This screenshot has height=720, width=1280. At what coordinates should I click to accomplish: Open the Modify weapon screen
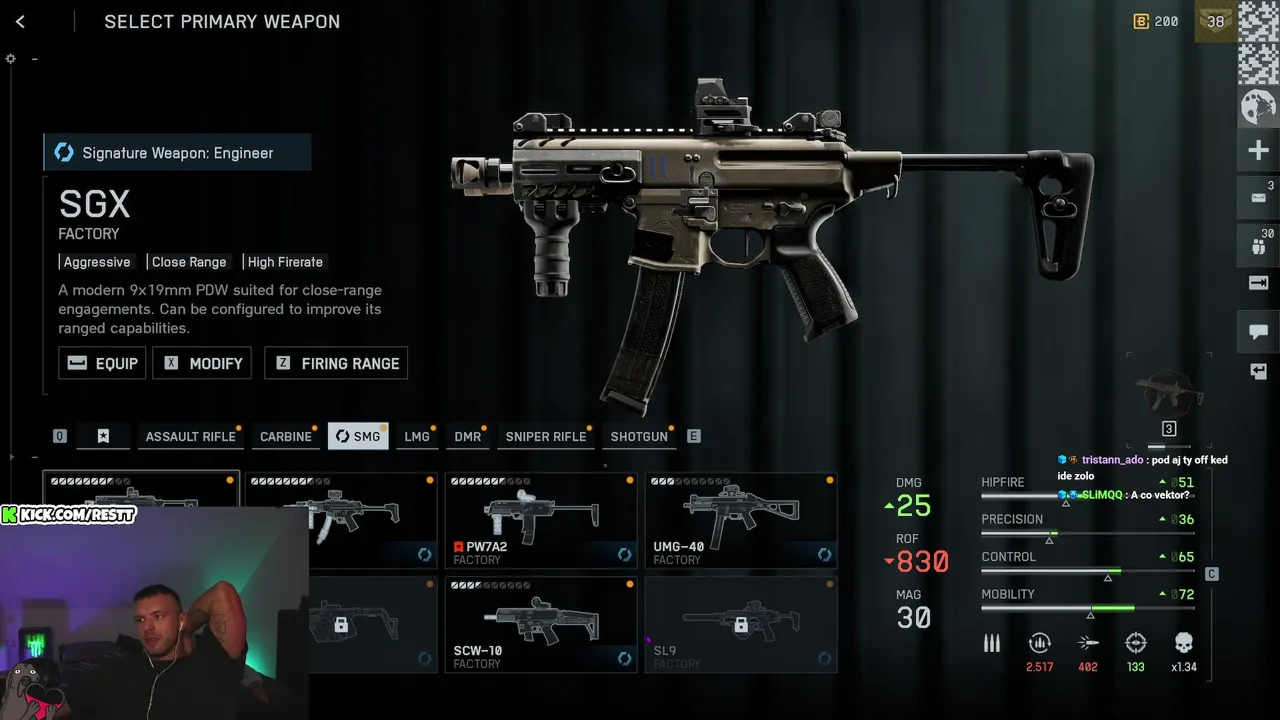click(202, 363)
